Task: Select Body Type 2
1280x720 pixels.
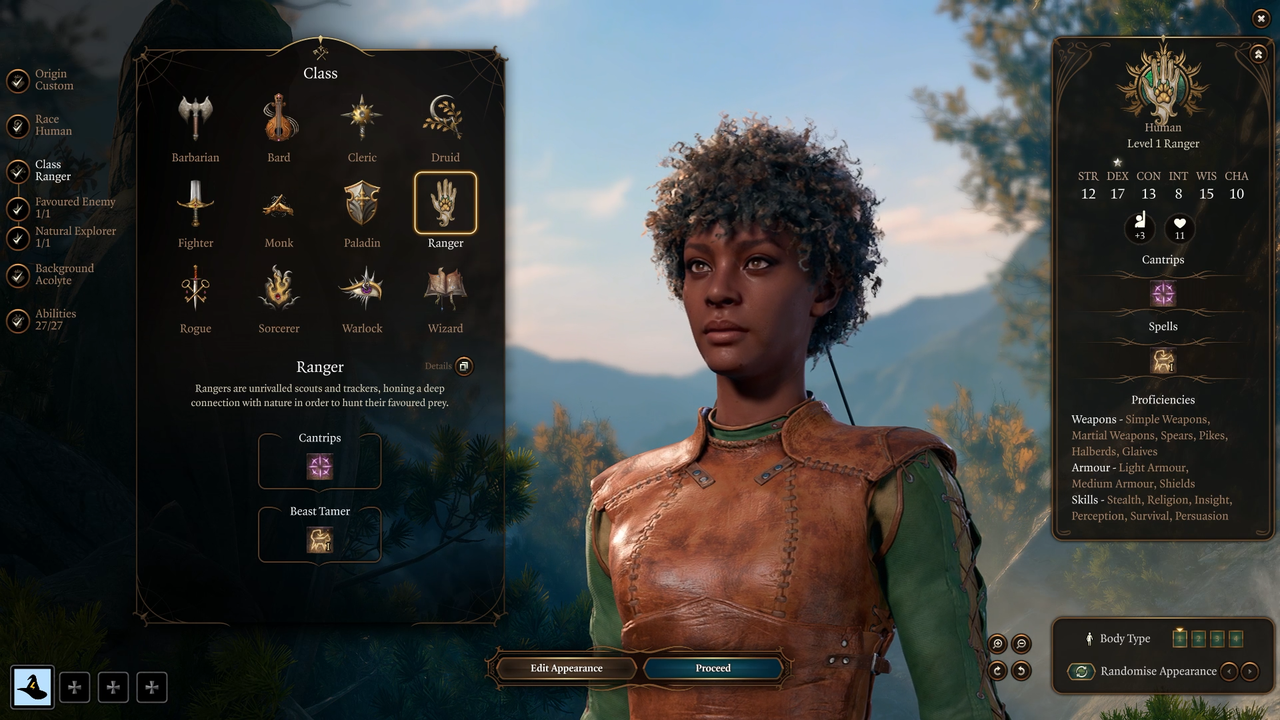Action: point(1198,638)
